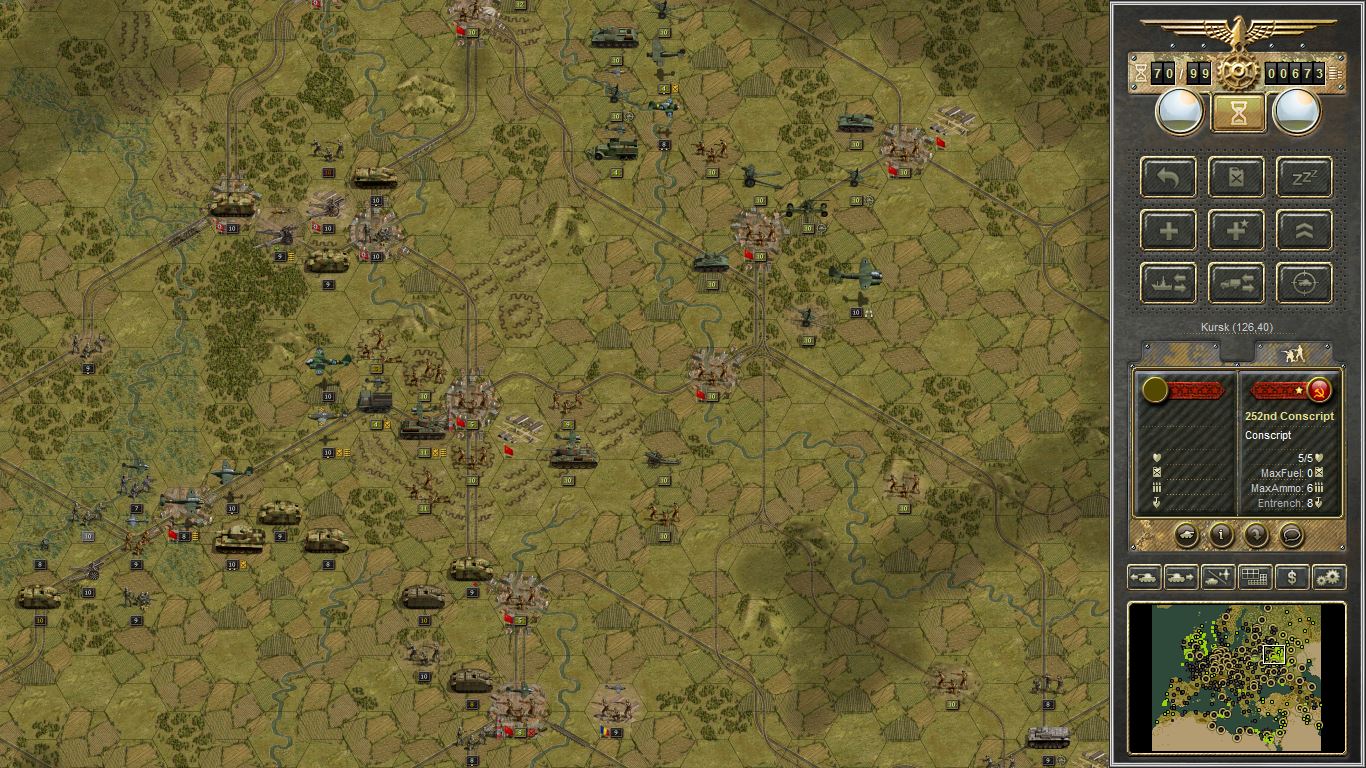Open the strategic overview map grid icon

pyautogui.click(x=1255, y=577)
